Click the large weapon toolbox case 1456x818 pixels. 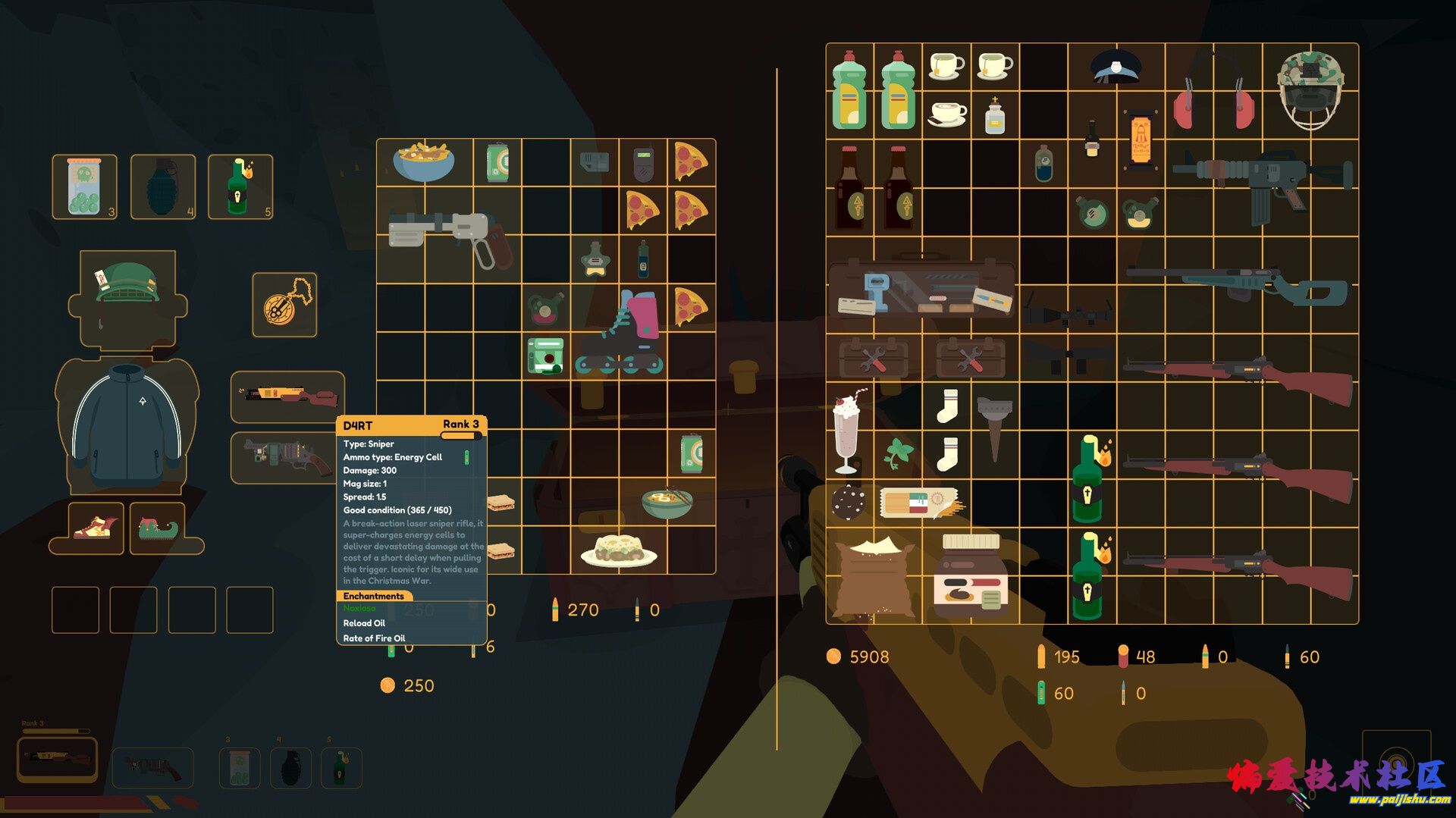click(921, 289)
